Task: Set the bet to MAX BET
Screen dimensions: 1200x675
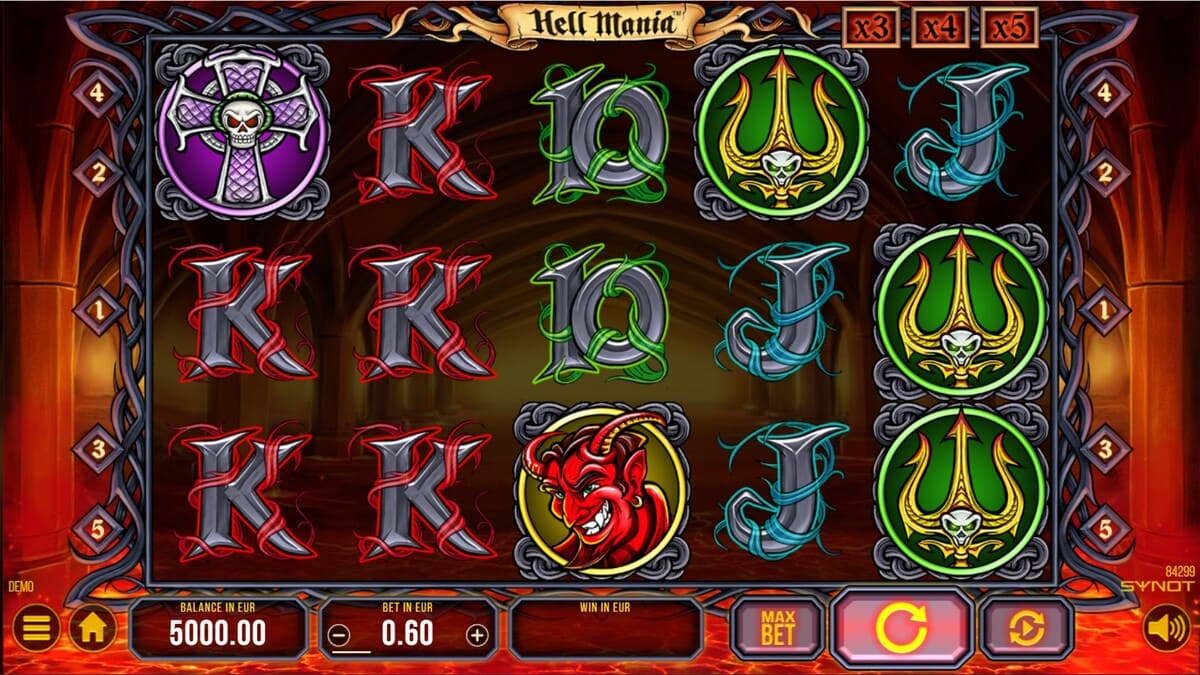Action: point(777,628)
